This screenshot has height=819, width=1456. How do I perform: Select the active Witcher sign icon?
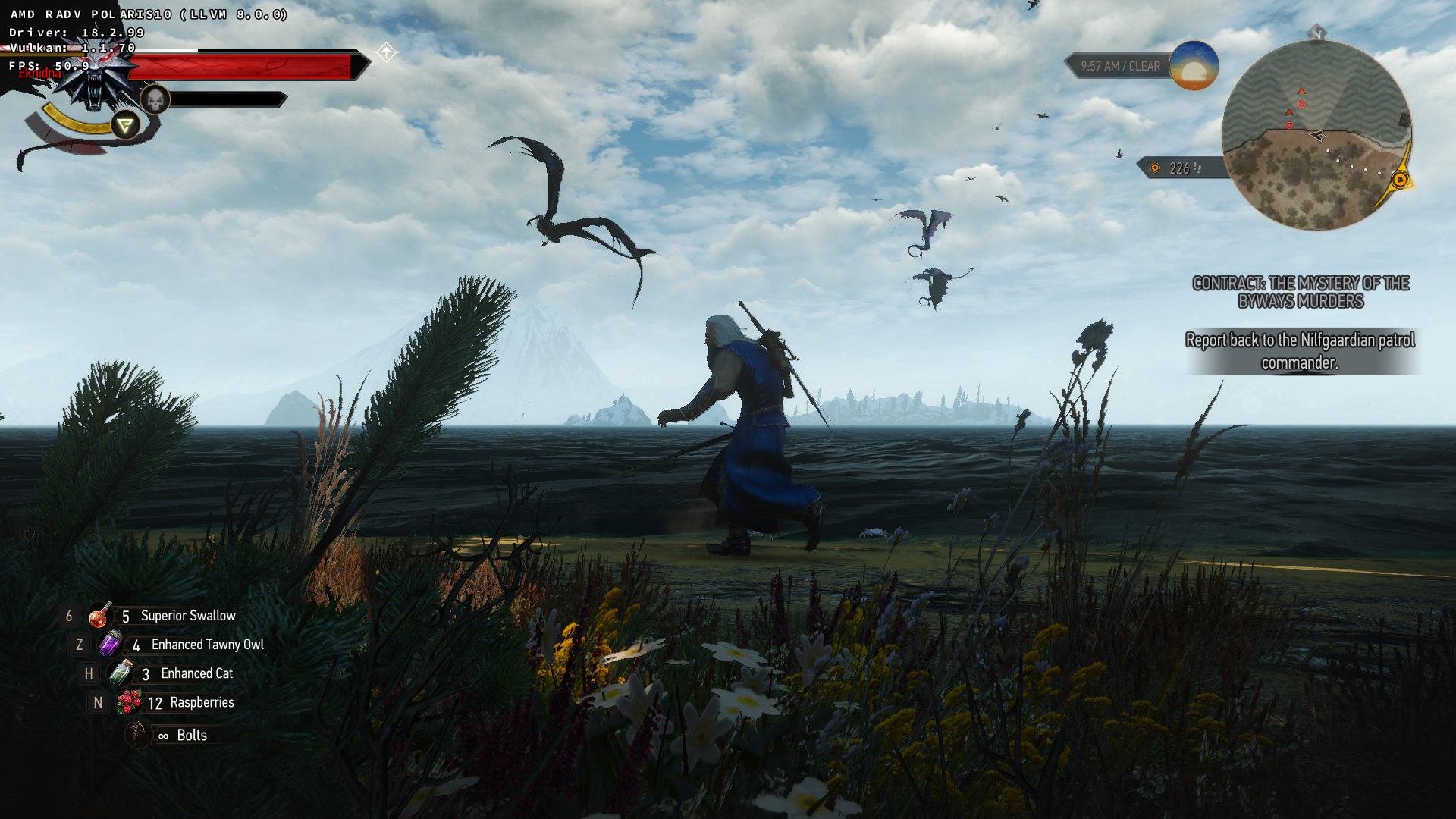(125, 125)
